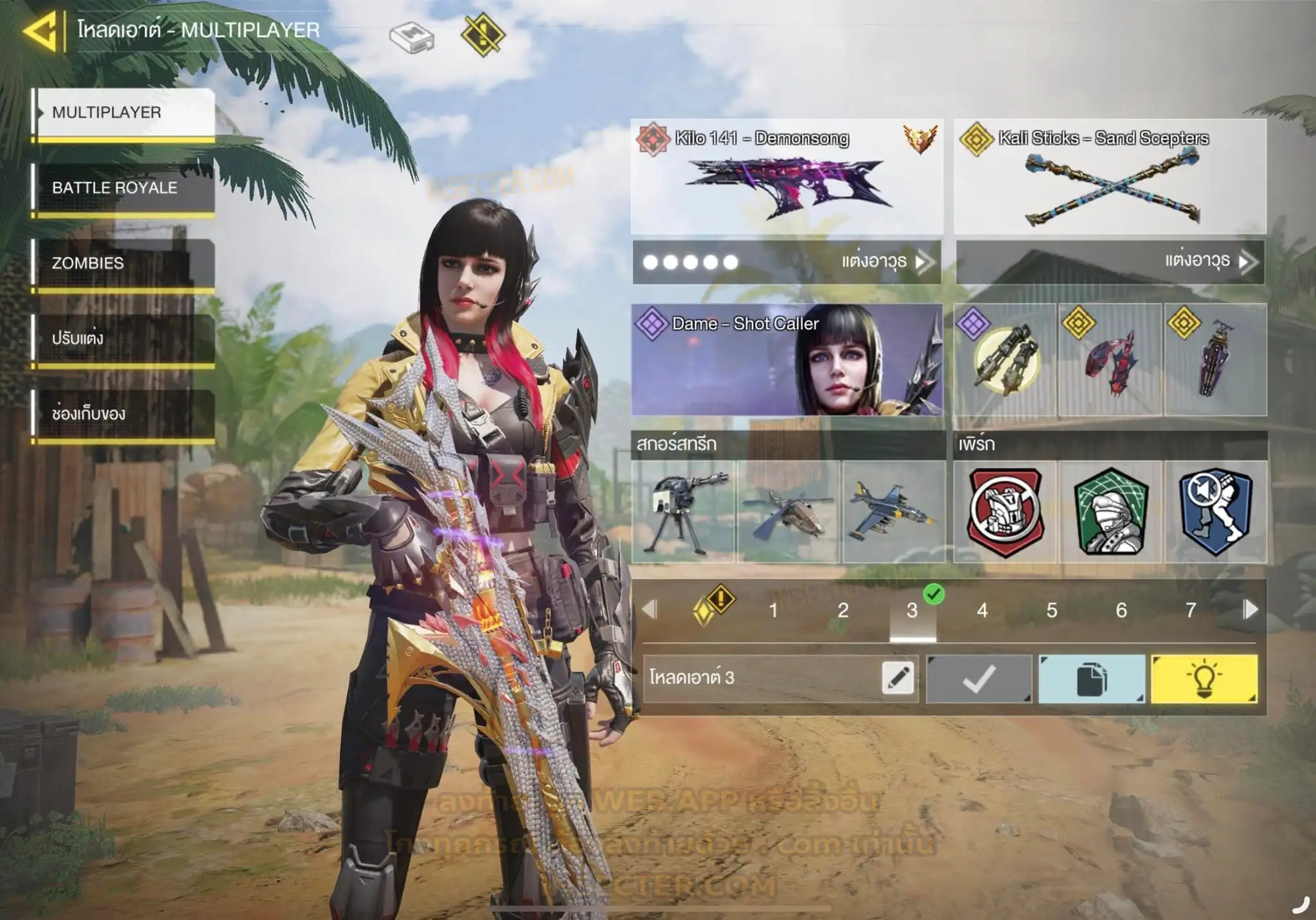Select the sentry gun scorestreak slot
The image size is (1316, 920).
[x=683, y=512]
